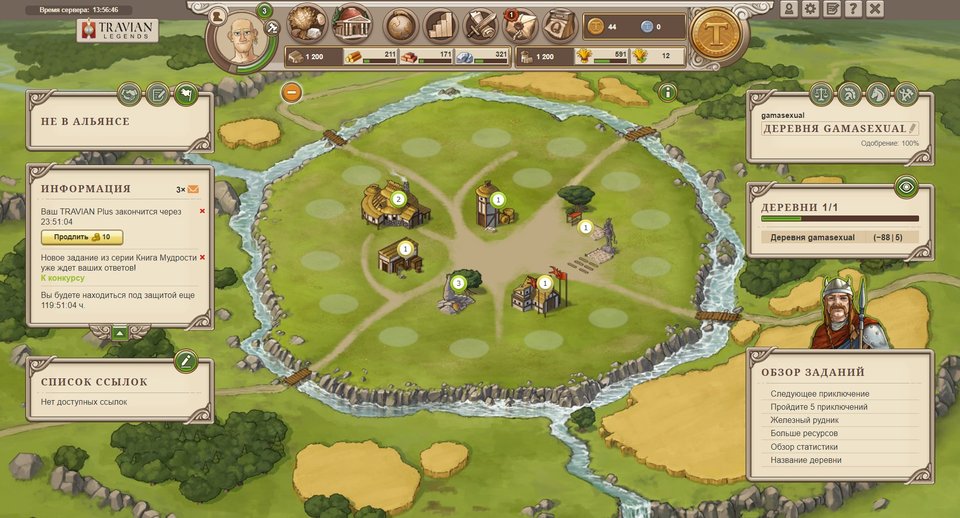Toggle the villages panel eye icon
The height and width of the screenshot is (518, 960).
[905, 186]
